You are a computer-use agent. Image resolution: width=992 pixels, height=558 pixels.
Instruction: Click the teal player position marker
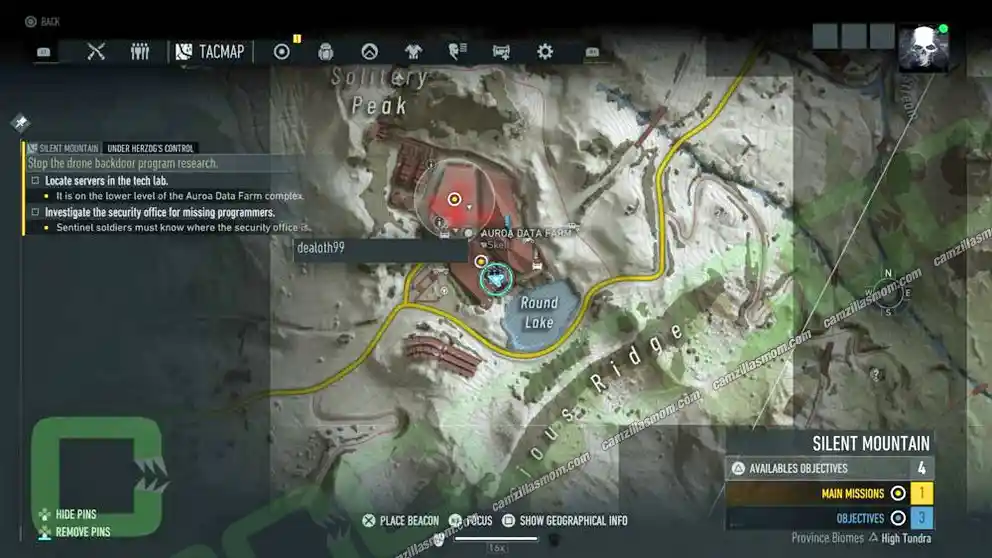[495, 279]
